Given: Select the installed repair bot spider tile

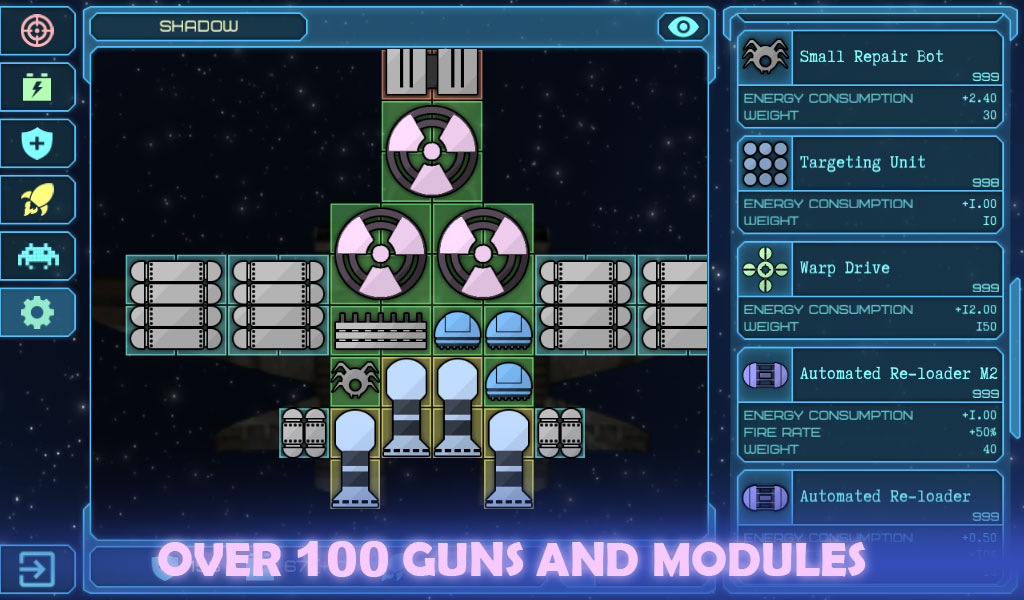Looking at the screenshot, I should (x=355, y=381).
